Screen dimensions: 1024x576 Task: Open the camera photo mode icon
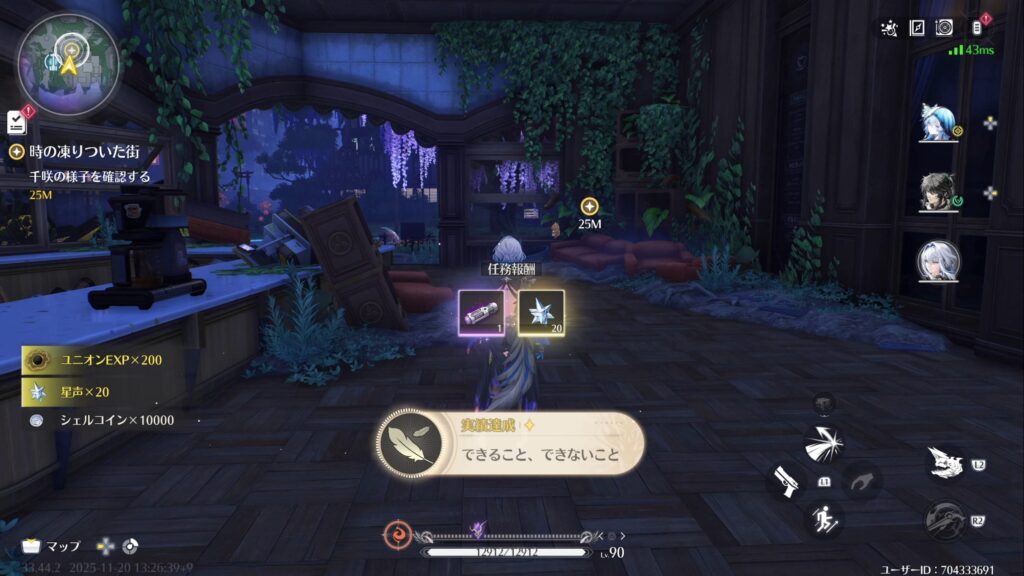tap(944, 28)
